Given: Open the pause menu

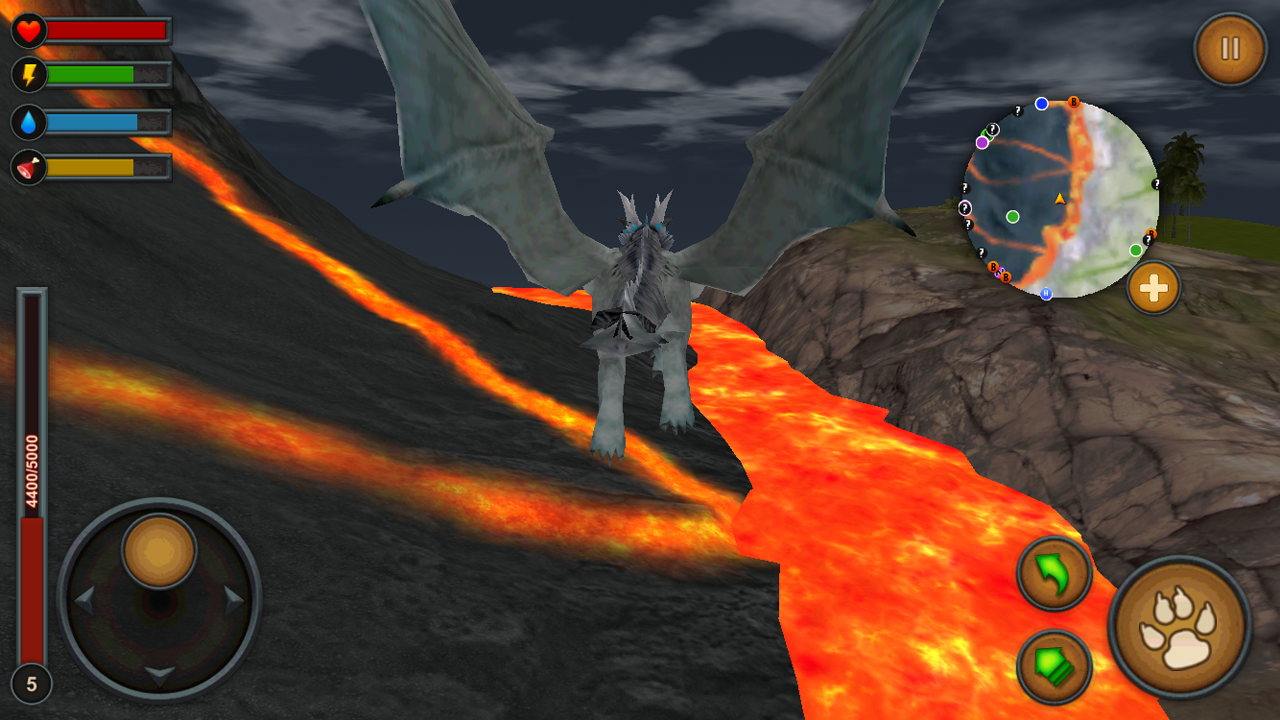Looking at the screenshot, I should (x=1228, y=47).
